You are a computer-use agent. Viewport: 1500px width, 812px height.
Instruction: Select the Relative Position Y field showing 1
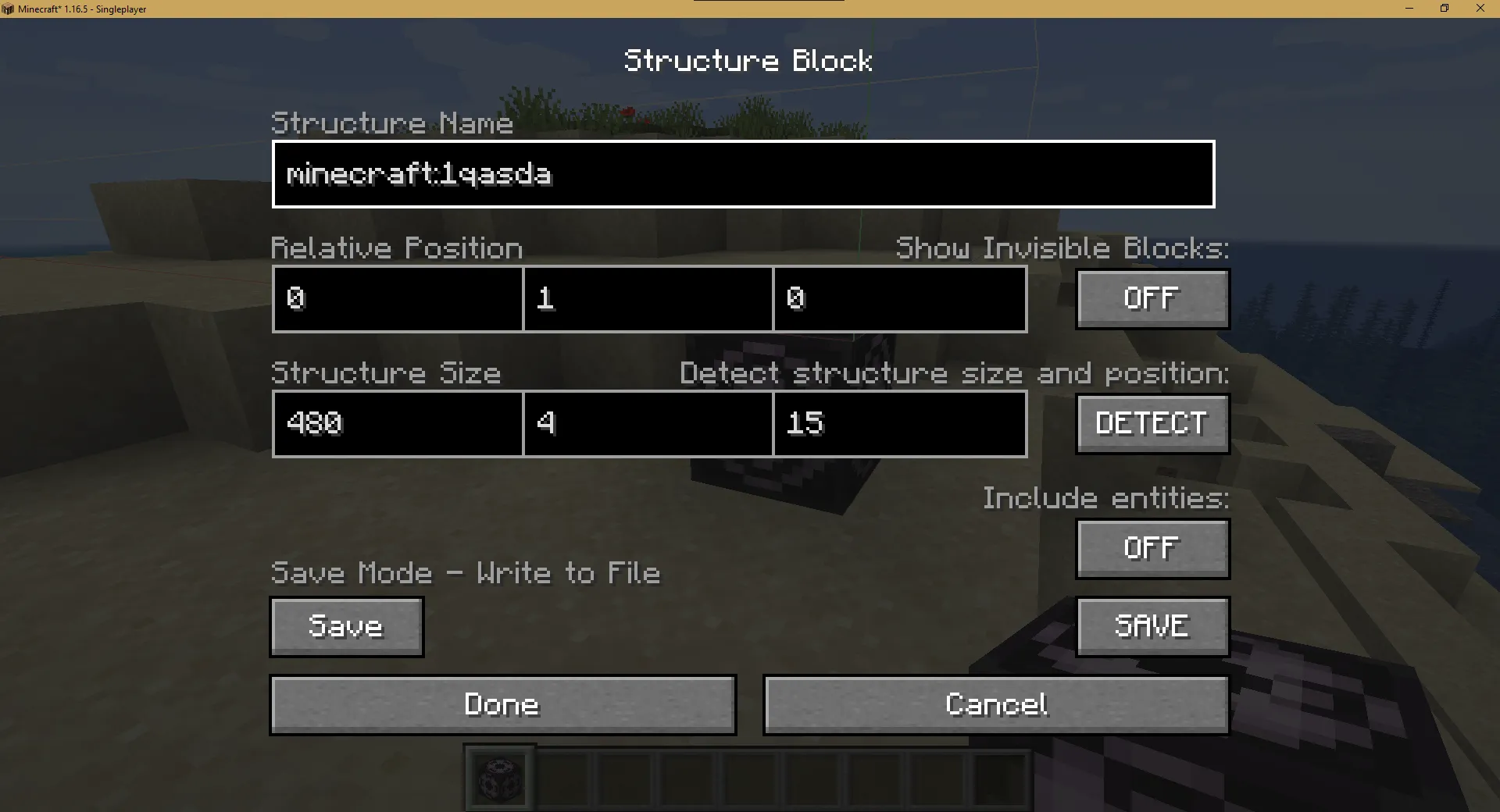click(648, 299)
